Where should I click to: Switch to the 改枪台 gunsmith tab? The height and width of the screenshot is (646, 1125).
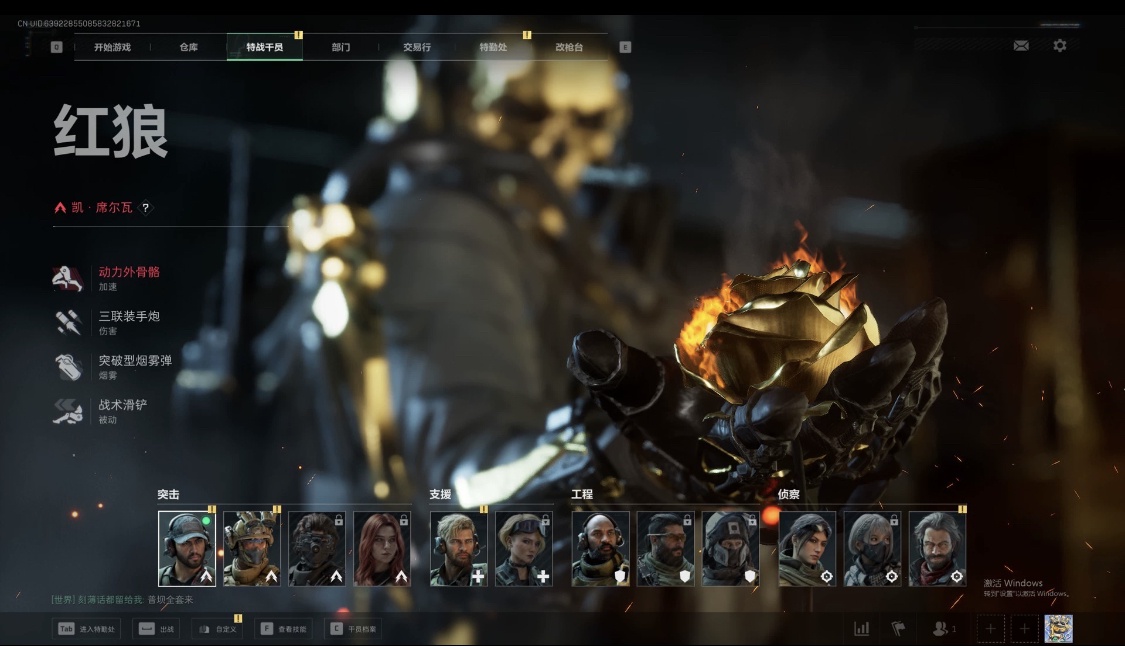click(x=570, y=47)
